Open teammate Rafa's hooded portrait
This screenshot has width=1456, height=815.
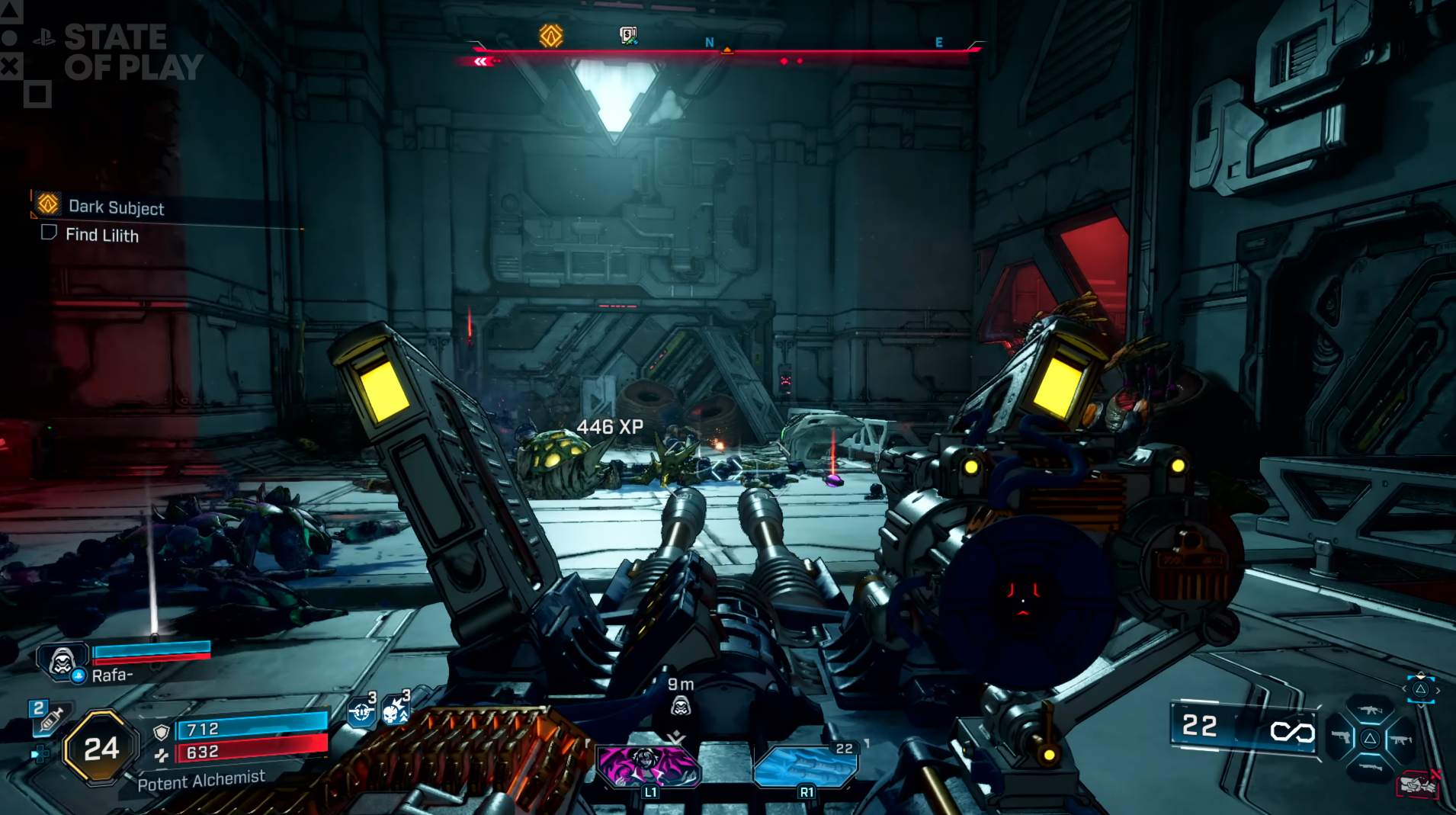coord(62,660)
